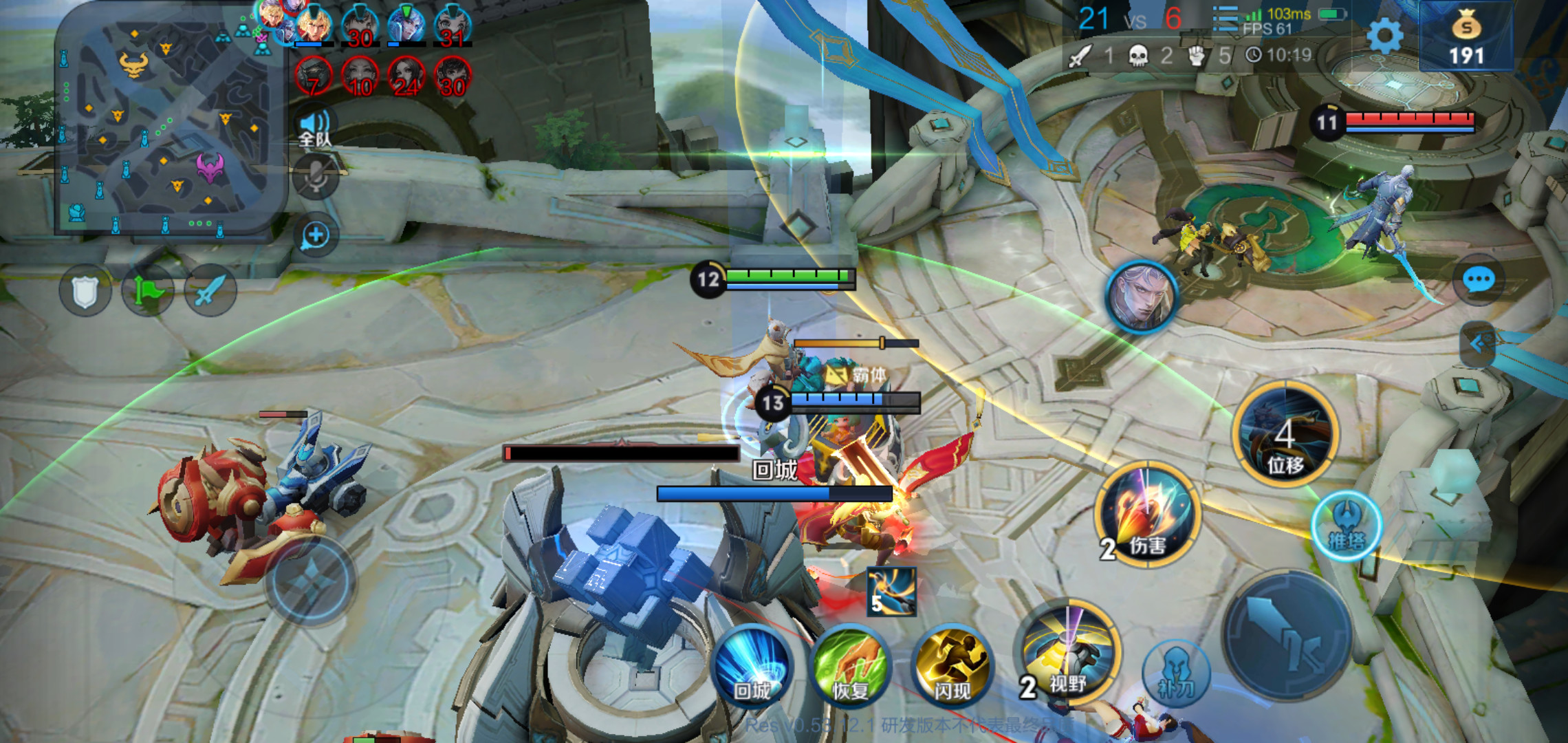This screenshot has height=743, width=1568.
Task: Activate the 视野 vision skill
Action: pos(1068,654)
